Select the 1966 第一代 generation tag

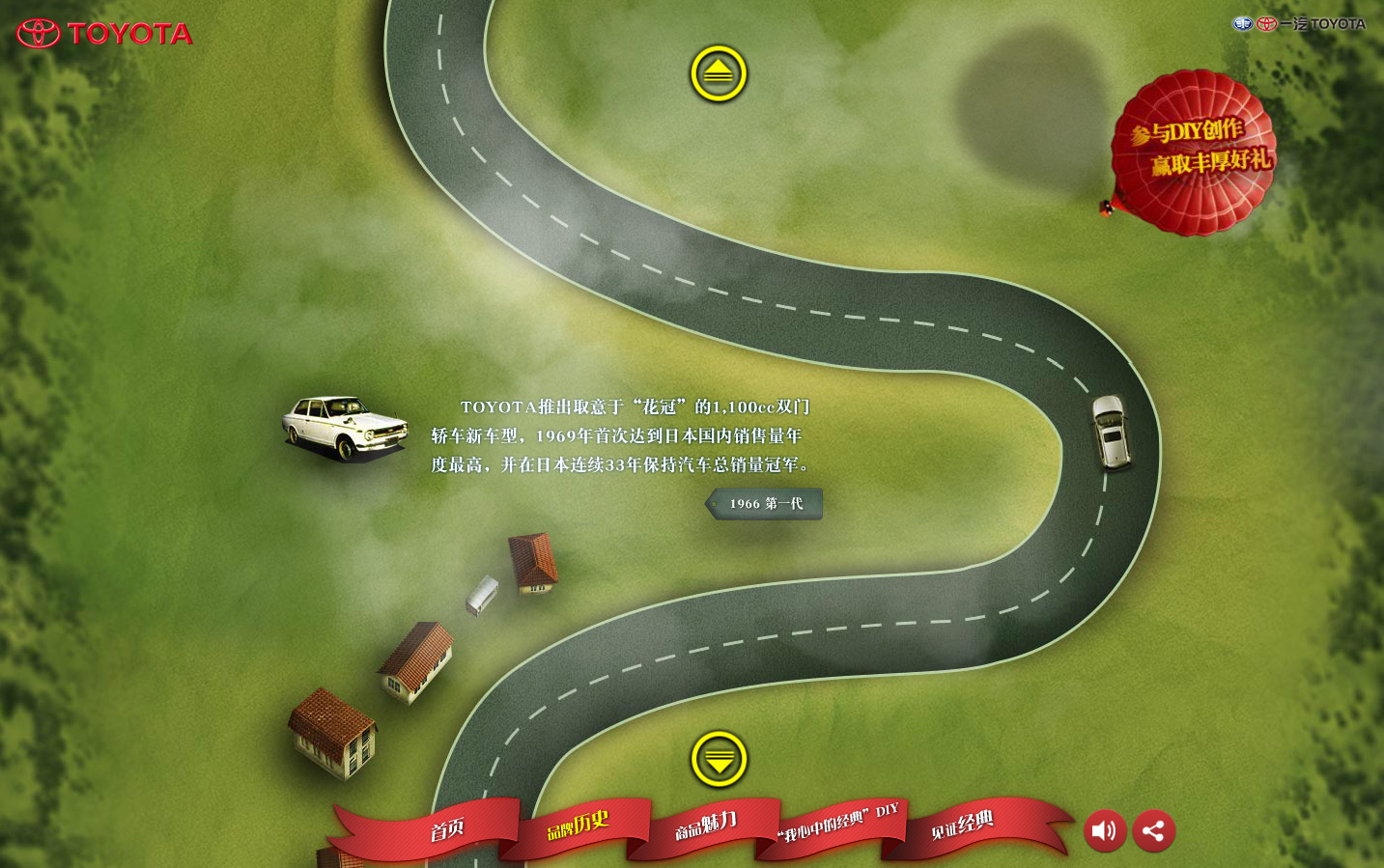(765, 504)
